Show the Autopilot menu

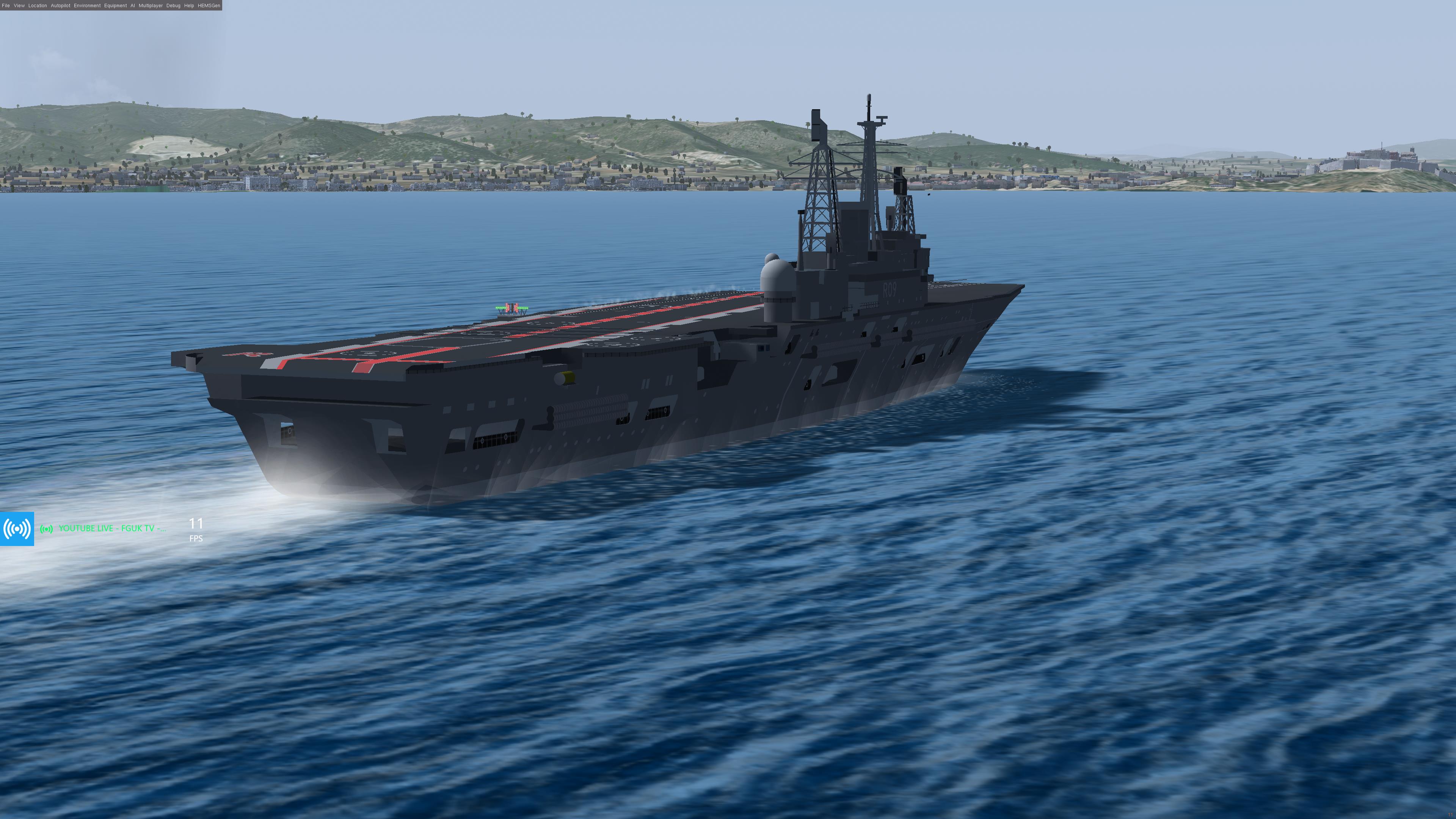coord(61,6)
